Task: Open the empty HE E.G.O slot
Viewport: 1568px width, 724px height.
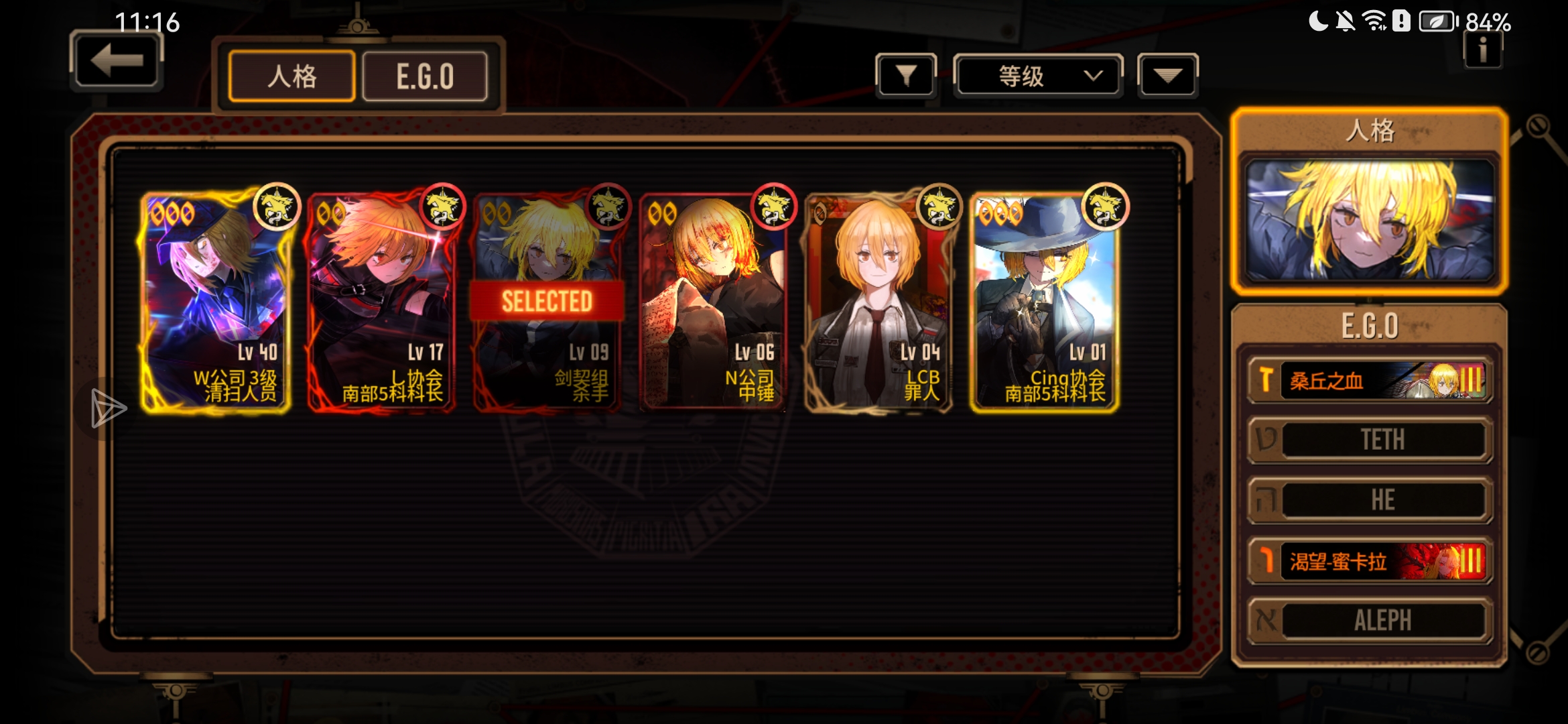Action: (x=1370, y=500)
